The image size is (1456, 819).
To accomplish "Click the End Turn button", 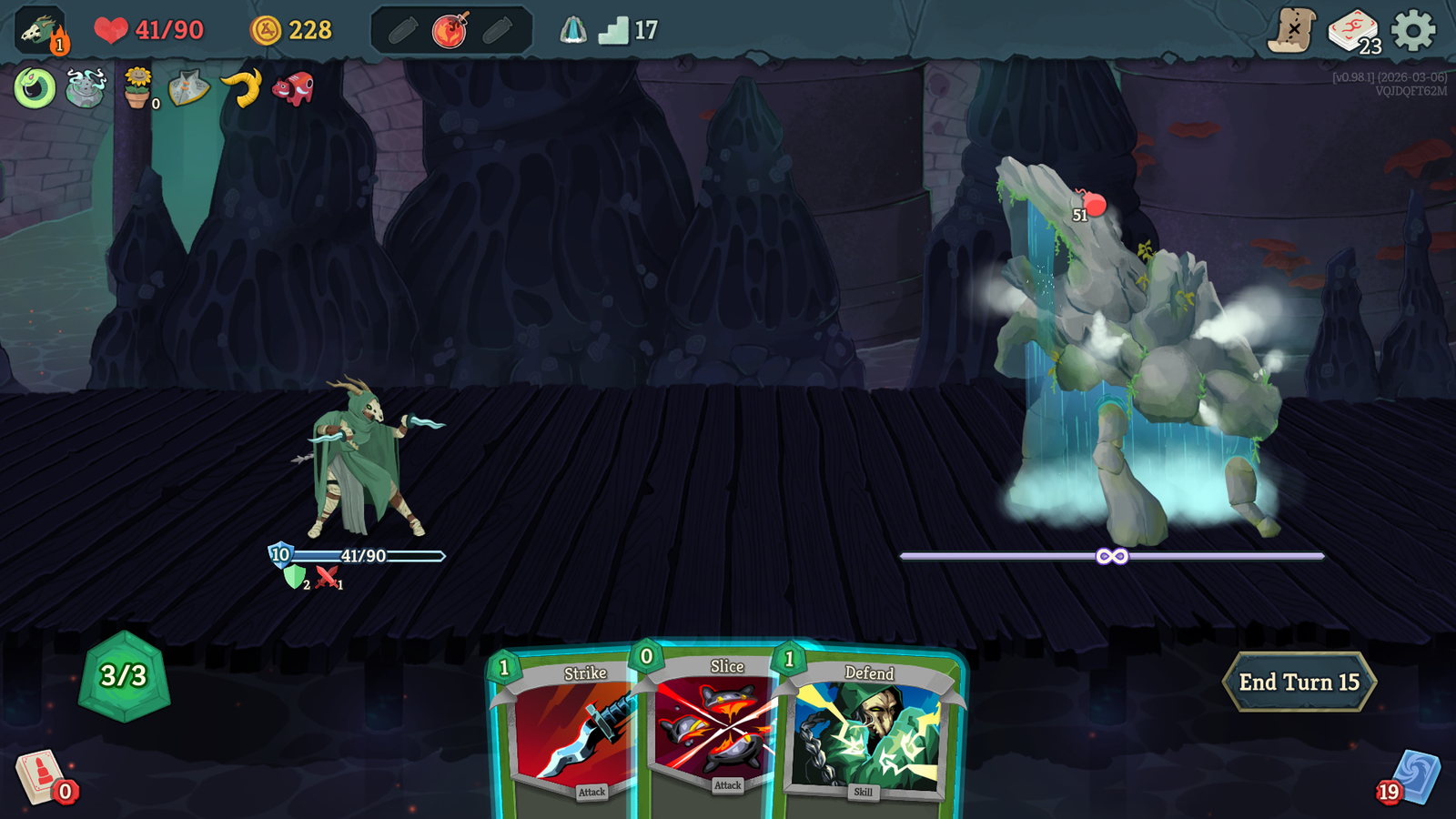I will click(x=1299, y=682).
